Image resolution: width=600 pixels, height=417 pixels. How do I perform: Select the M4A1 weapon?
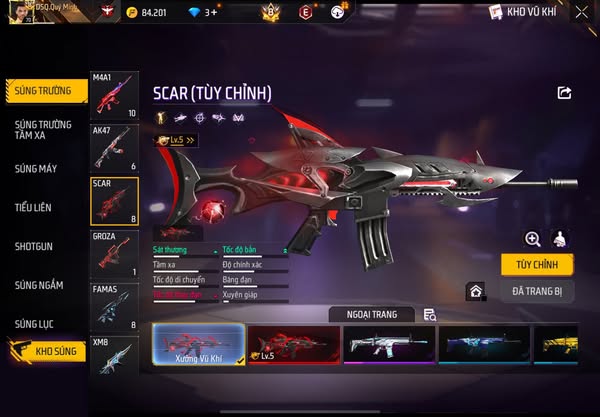tap(113, 96)
